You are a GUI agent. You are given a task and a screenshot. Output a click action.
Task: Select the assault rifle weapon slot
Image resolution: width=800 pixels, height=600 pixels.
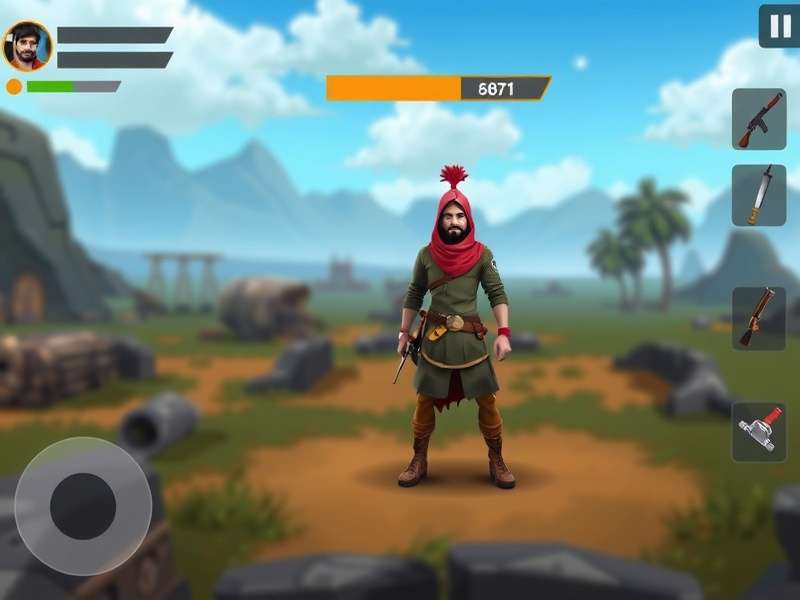(759, 119)
